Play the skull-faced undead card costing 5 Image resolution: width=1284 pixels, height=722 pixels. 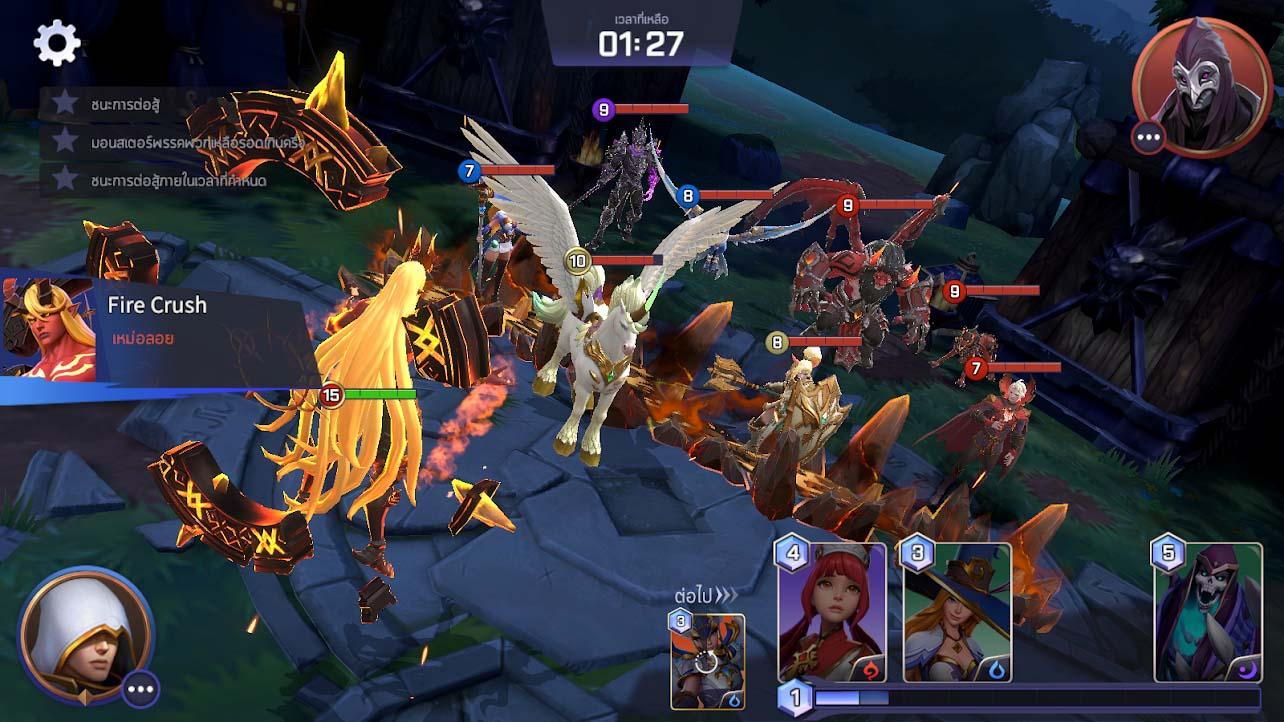point(1207,612)
